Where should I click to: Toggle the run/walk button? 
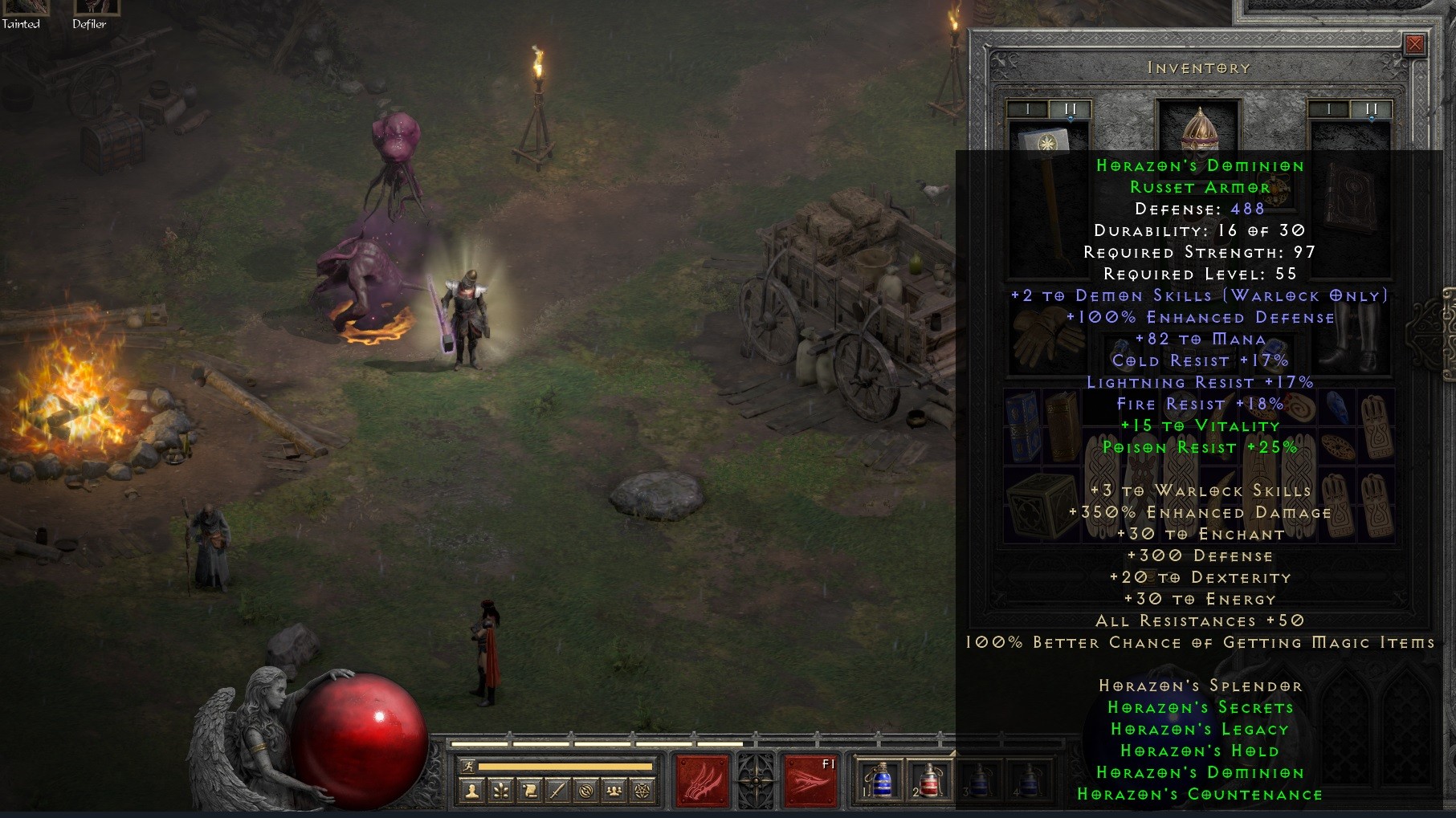469,767
